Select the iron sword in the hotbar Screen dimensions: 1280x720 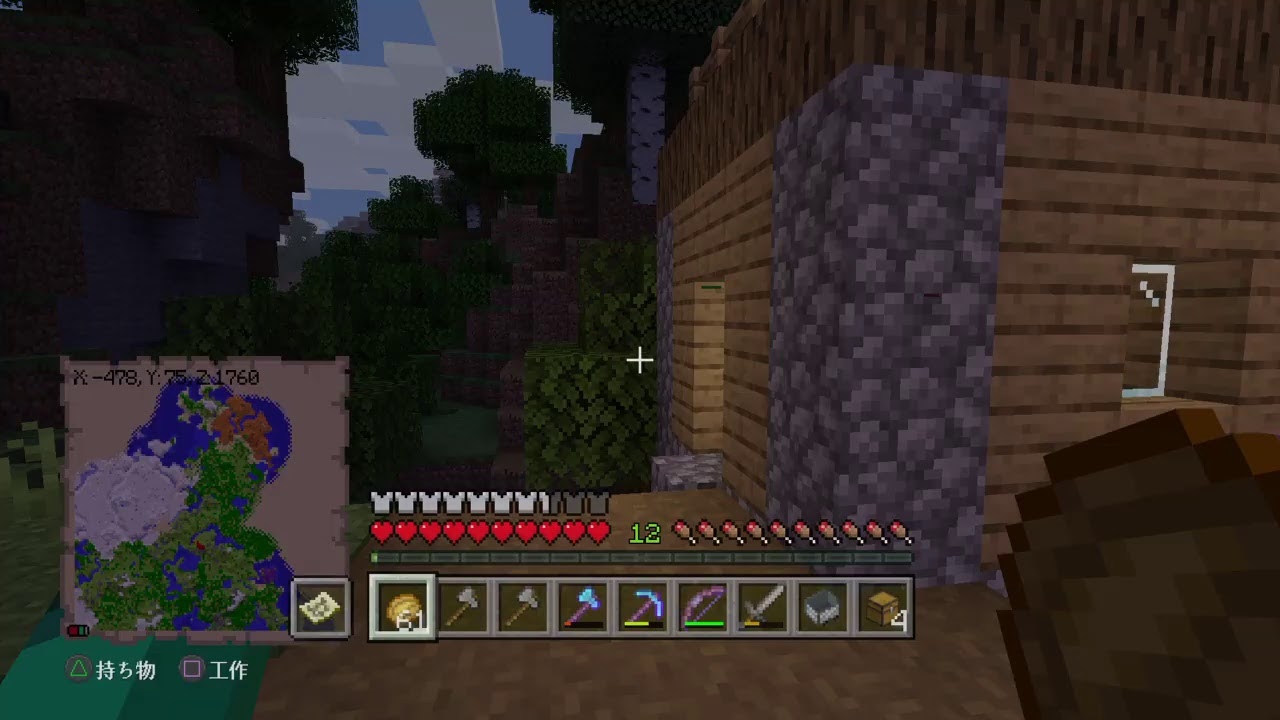[x=761, y=609]
